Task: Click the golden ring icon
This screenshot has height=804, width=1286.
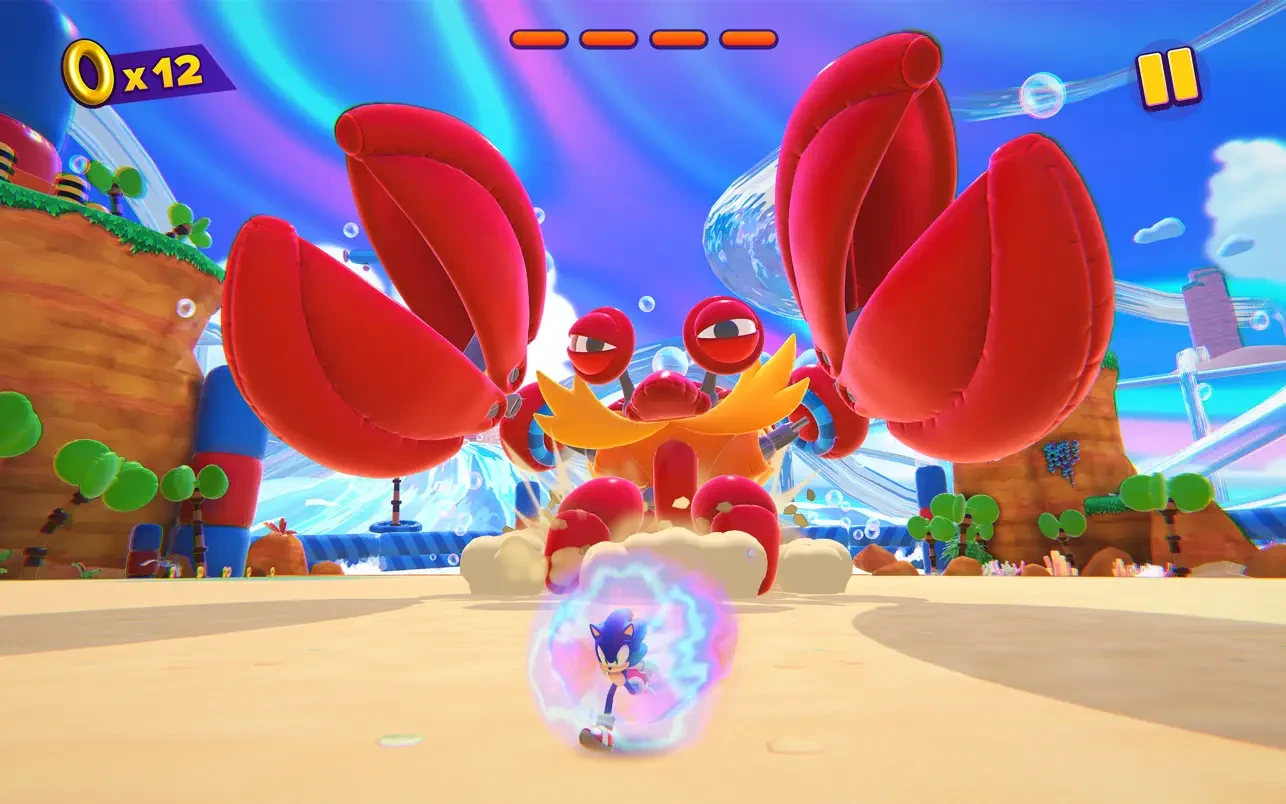Action: tap(90, 73)
